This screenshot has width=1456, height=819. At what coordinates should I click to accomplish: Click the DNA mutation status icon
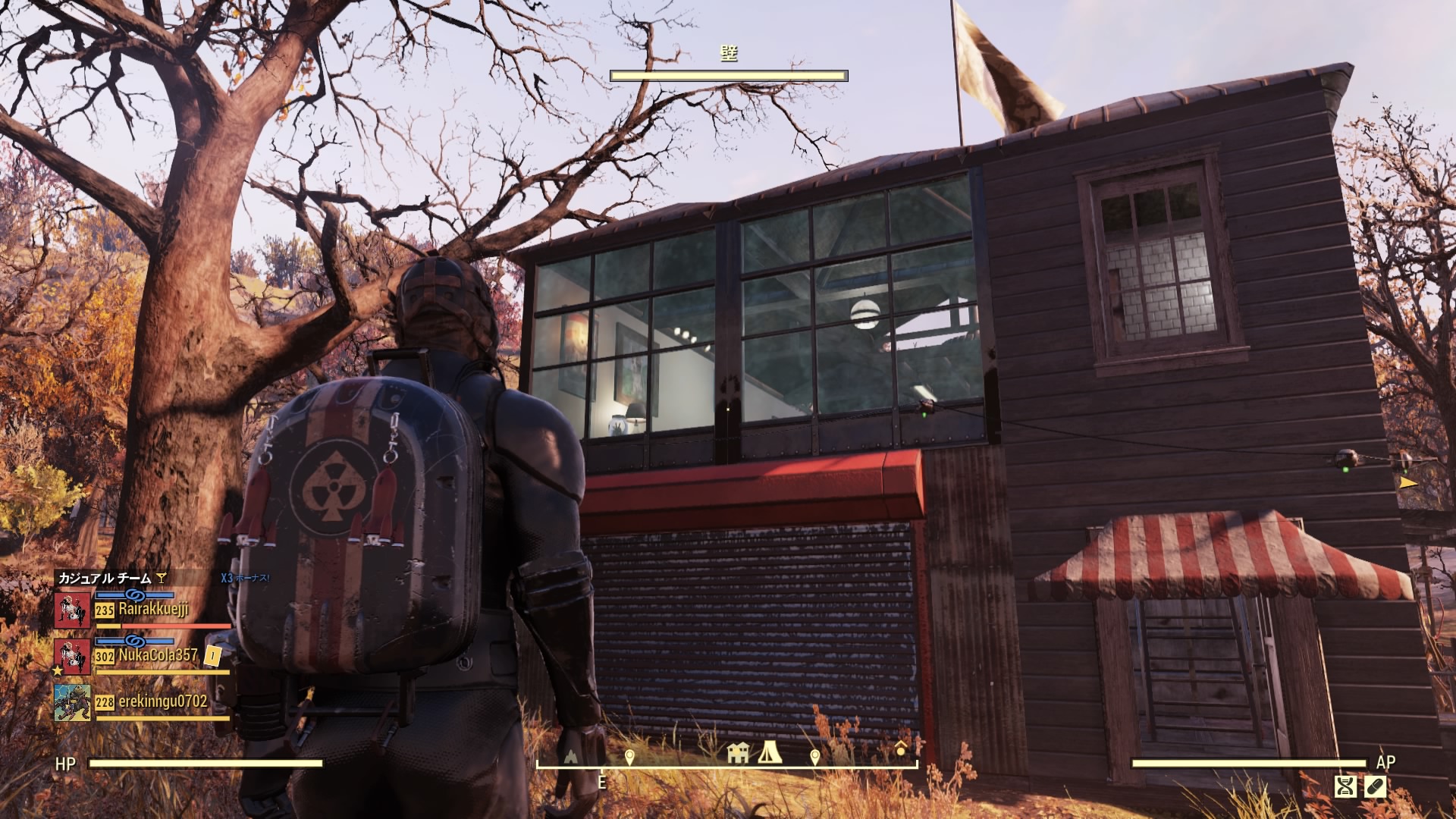pos(1345,786)
